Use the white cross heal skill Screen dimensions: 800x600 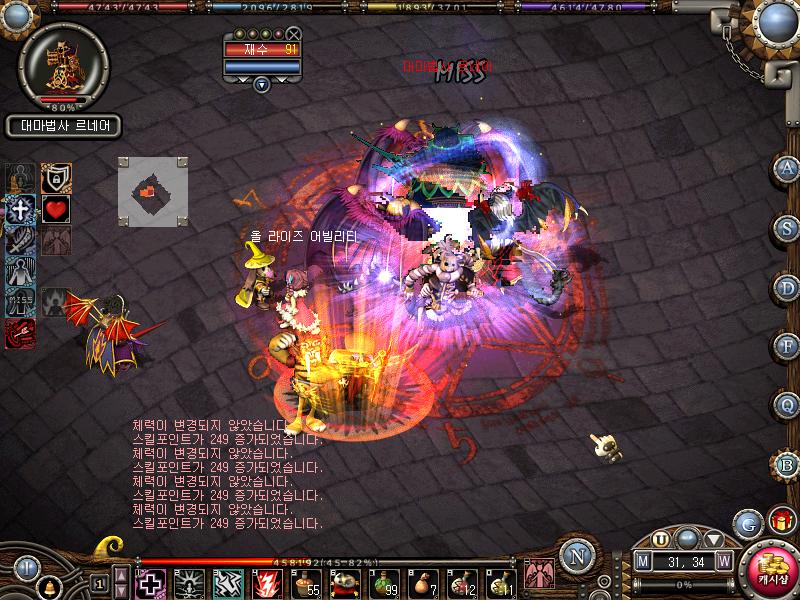[151, 582]
